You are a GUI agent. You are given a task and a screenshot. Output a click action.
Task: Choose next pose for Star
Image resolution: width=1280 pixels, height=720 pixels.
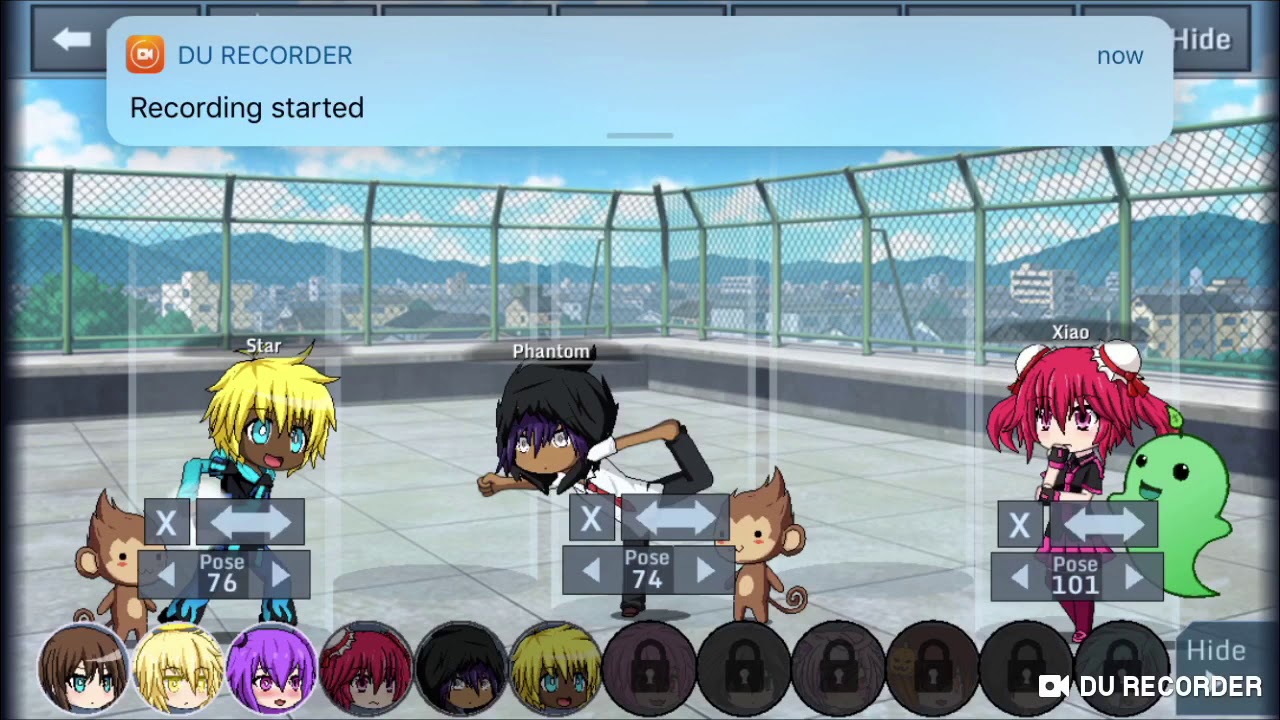(280, 575)
